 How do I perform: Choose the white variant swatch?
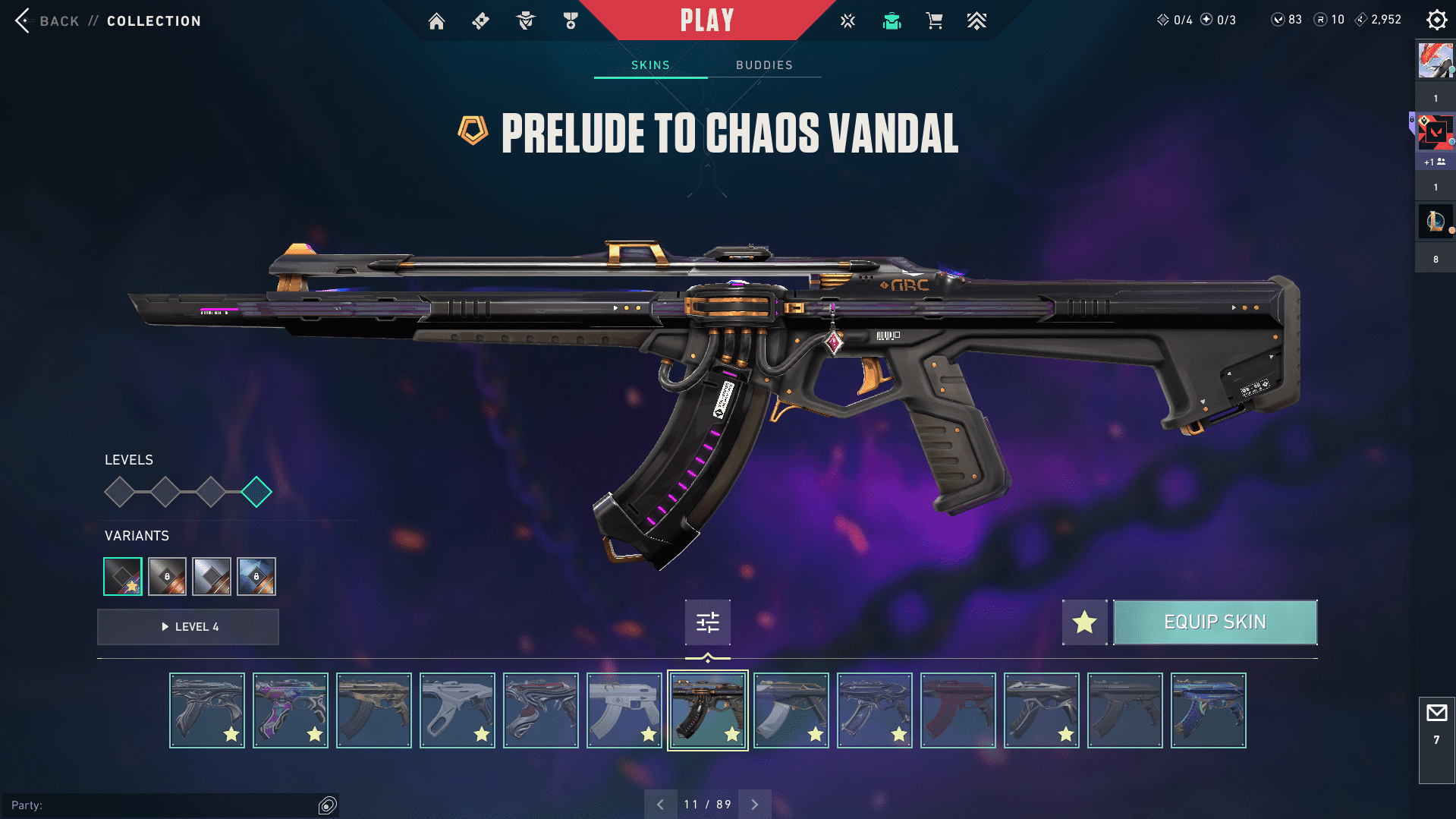pyautogui.click(x=212, y=577)
